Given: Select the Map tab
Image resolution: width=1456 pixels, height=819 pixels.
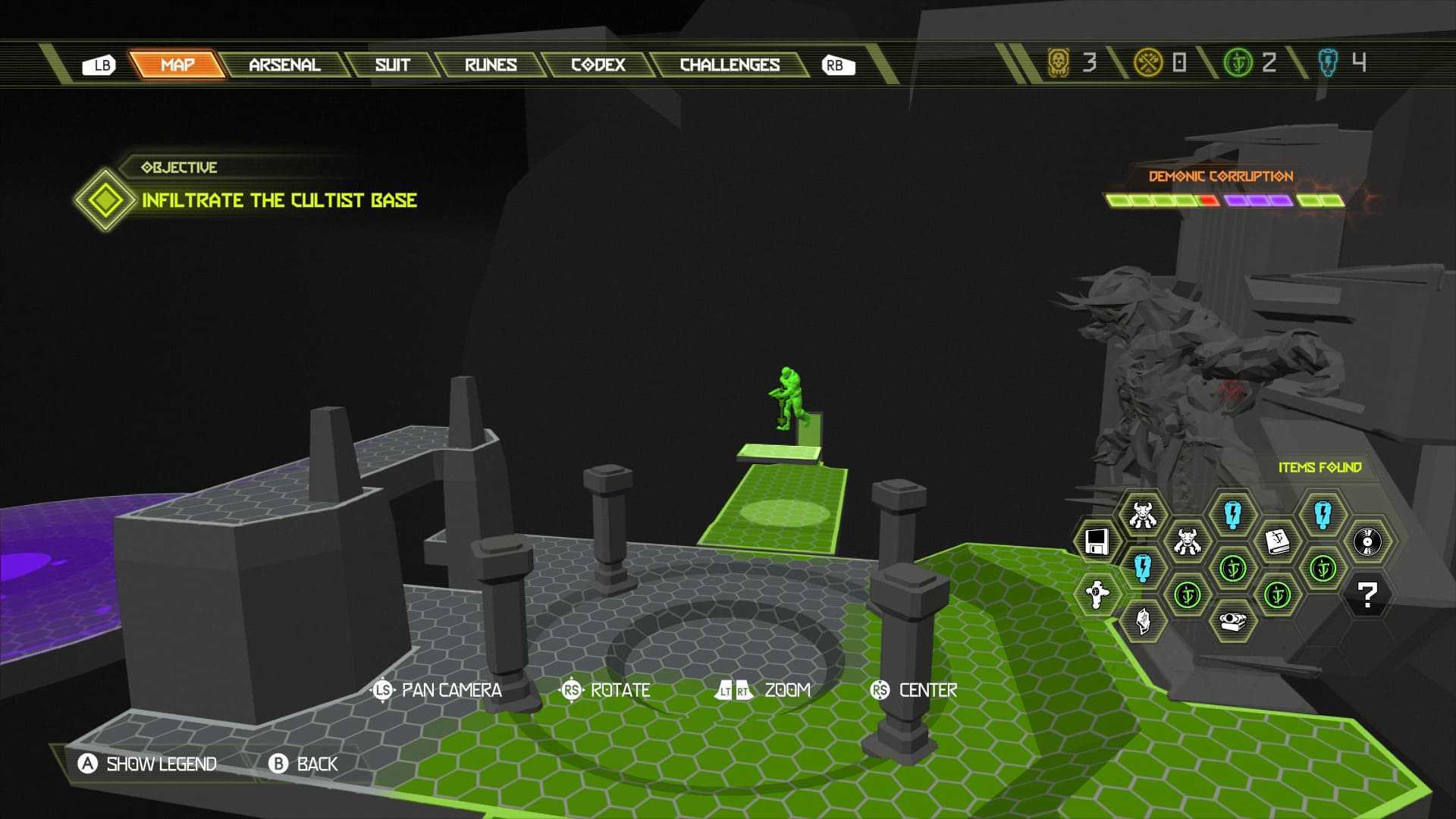Looking at the screenshot, I should 177,65.
